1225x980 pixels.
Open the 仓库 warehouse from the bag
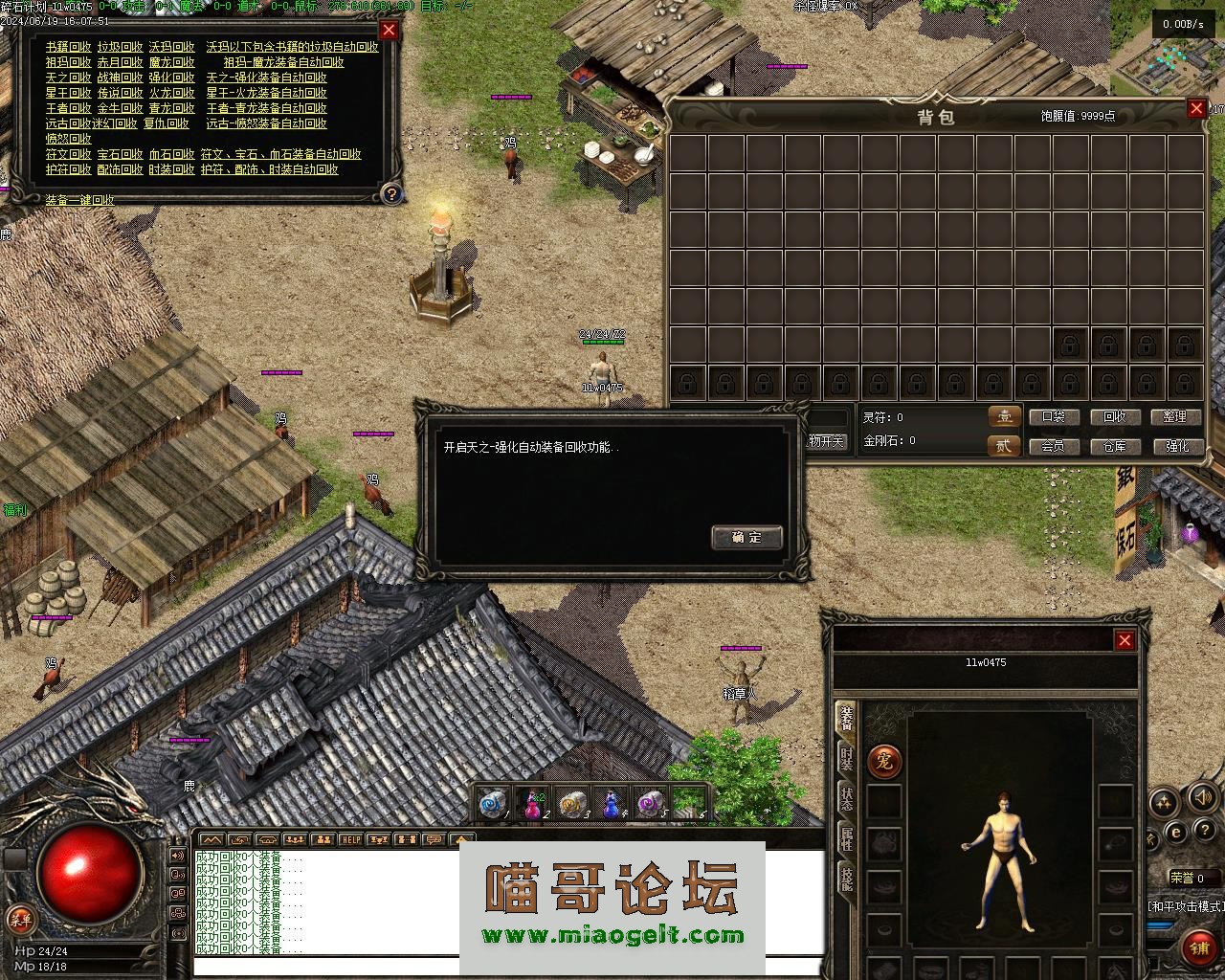point(1115,446)
